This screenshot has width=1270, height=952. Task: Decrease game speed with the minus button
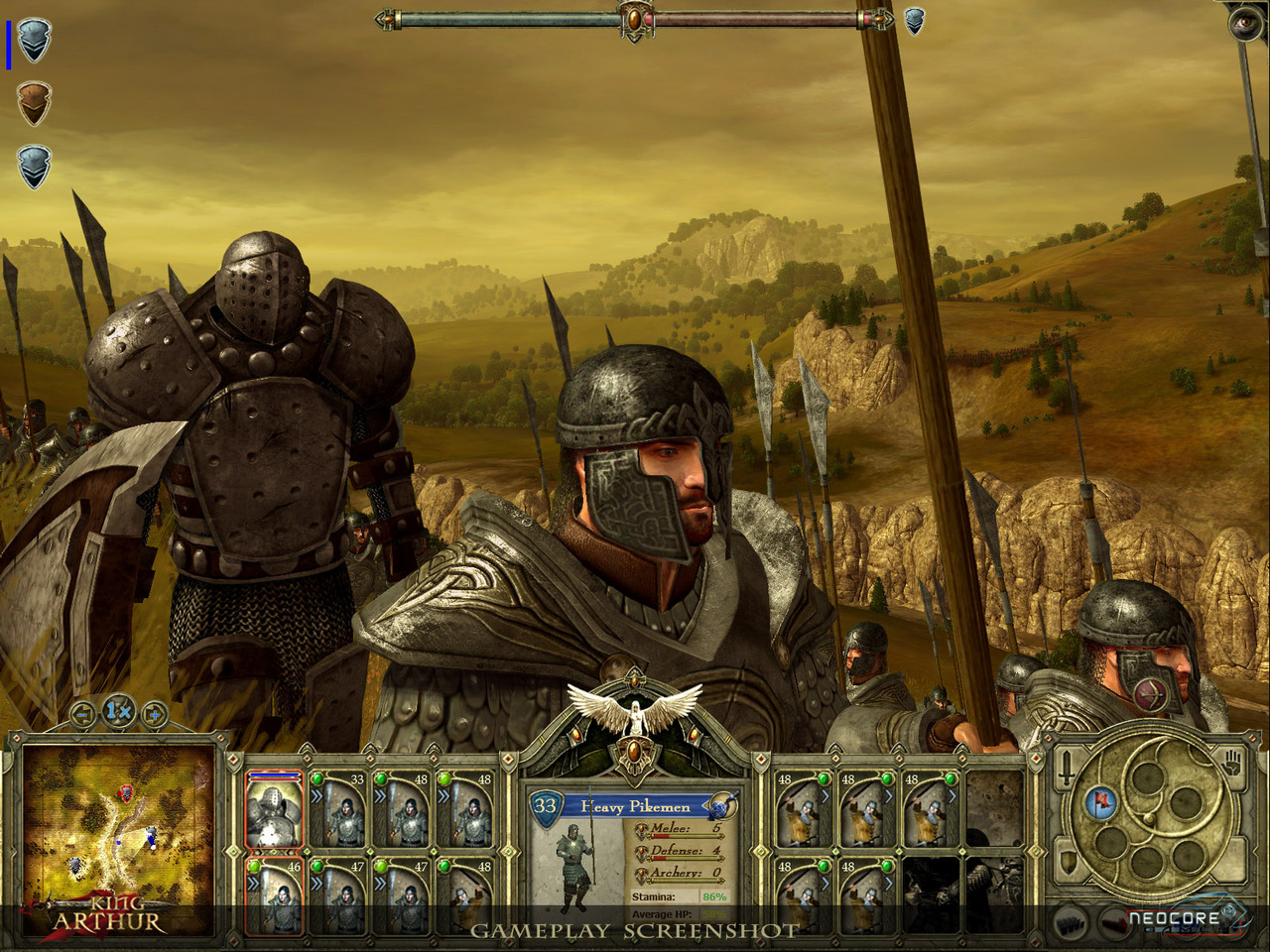[84, 713]
